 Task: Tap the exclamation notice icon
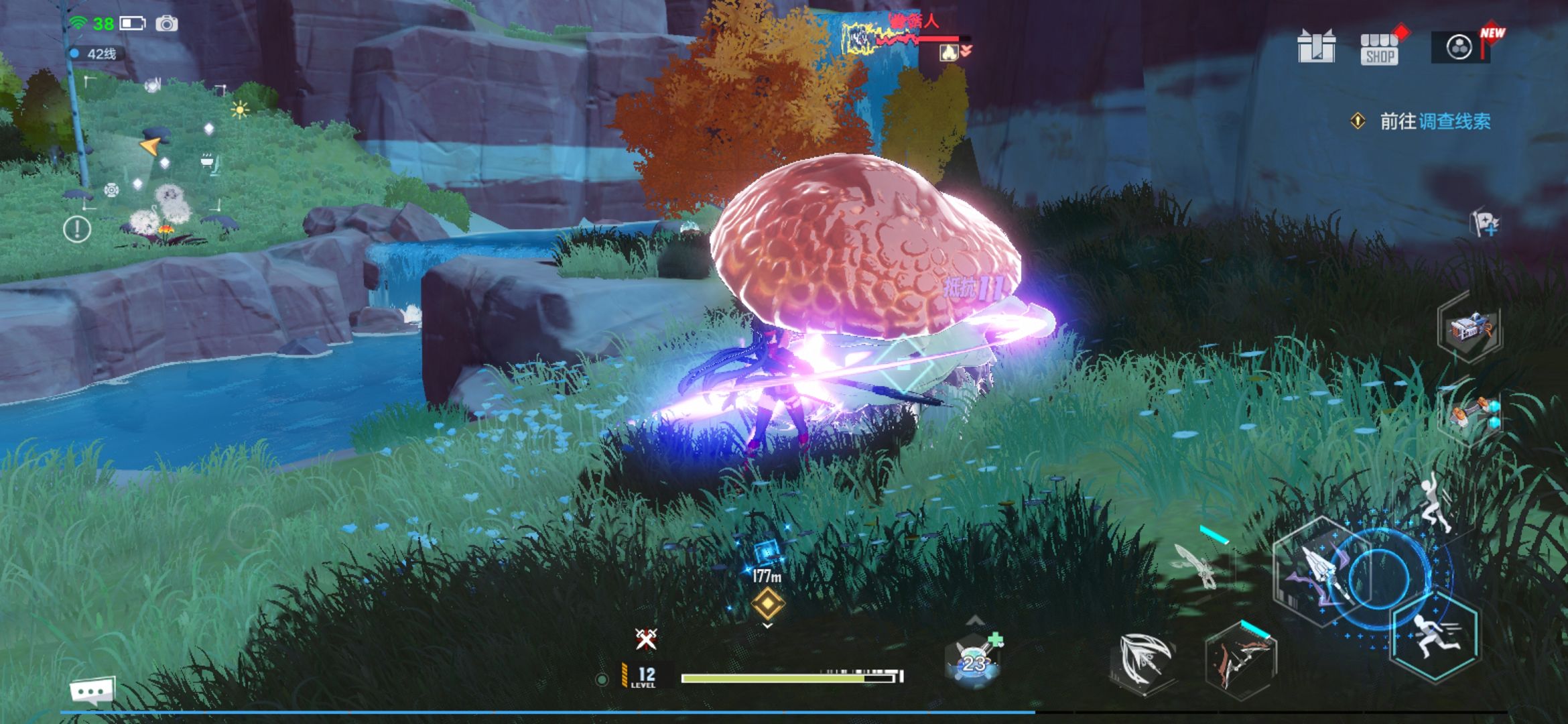point(77,229)
